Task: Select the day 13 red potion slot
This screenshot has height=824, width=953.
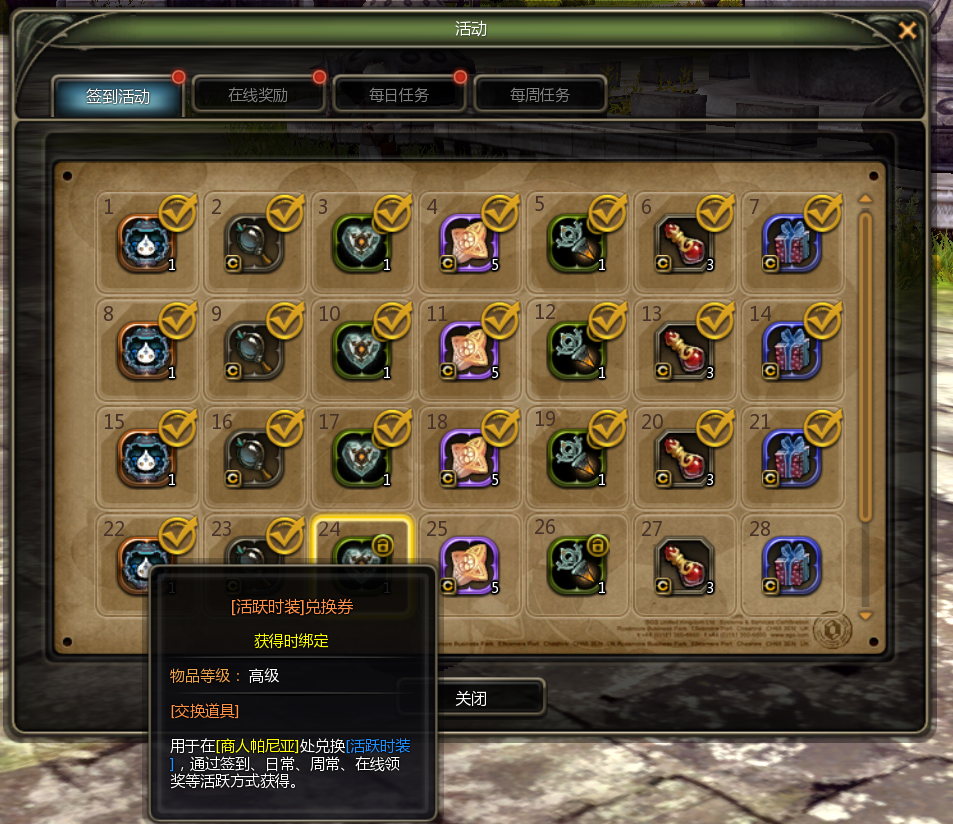Action: point(685,350)
